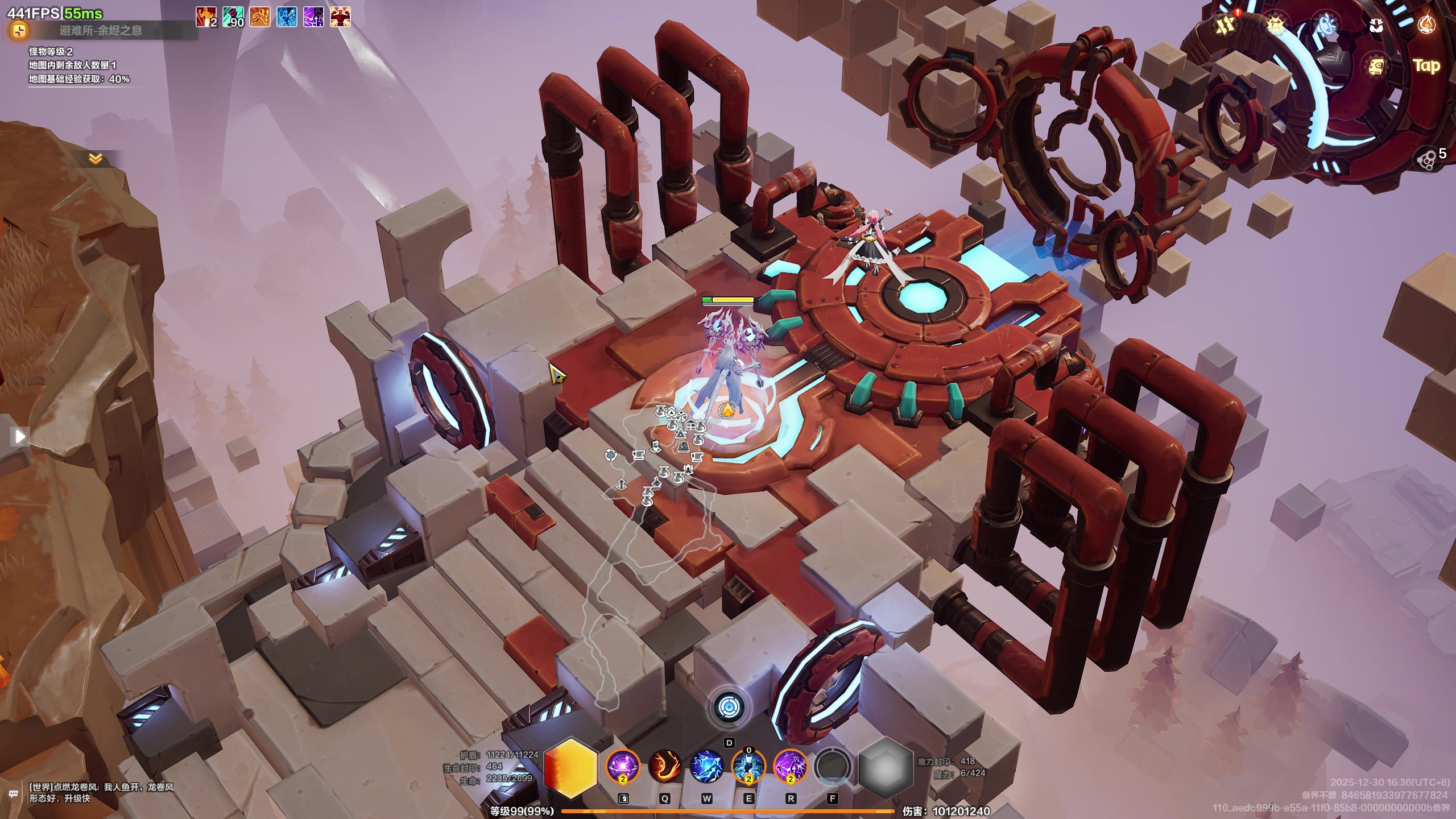Screen dimensions: 1456x819
Task: Select the empty F skill slot
Action: tap(833, 766)
